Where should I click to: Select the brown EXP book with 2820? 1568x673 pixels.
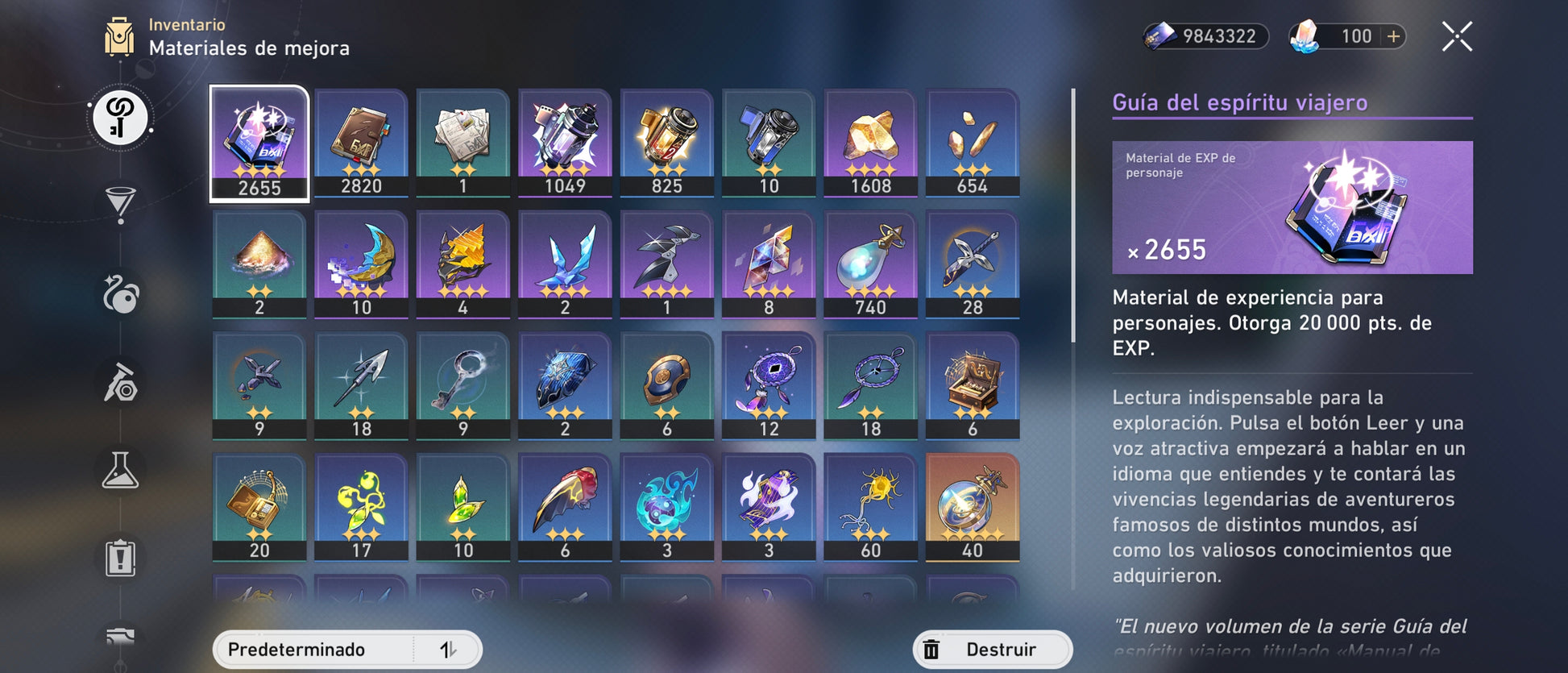pyautogui.click(x=361, y=143)
